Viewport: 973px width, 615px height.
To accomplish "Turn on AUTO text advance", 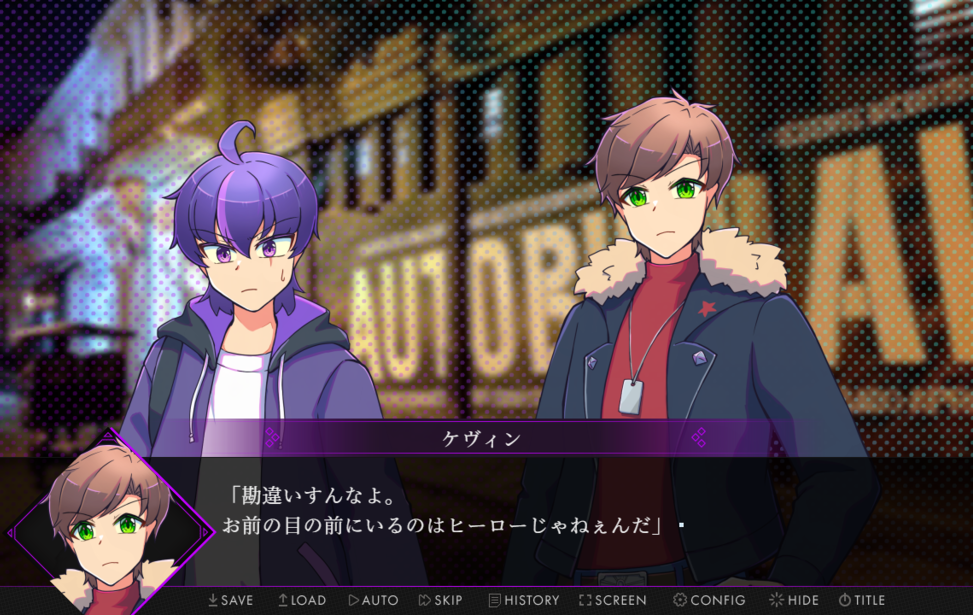I will click(373, 600).
